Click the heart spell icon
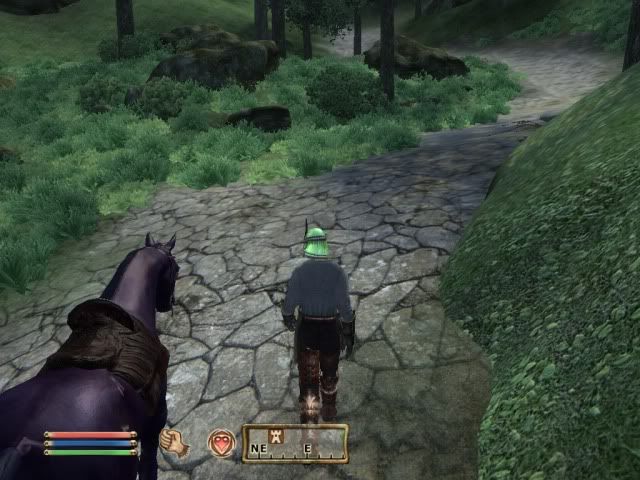Screen dimensions: 640x480 (220, 443)
